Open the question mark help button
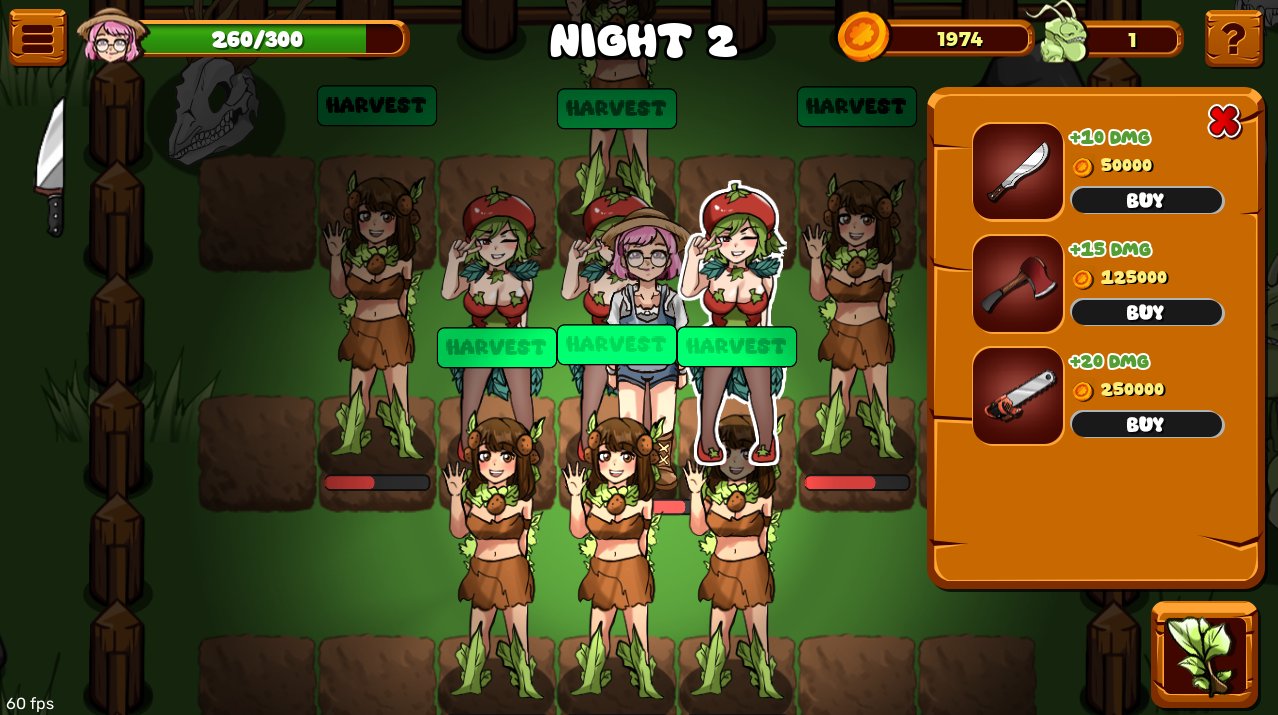 (1233, 39)
